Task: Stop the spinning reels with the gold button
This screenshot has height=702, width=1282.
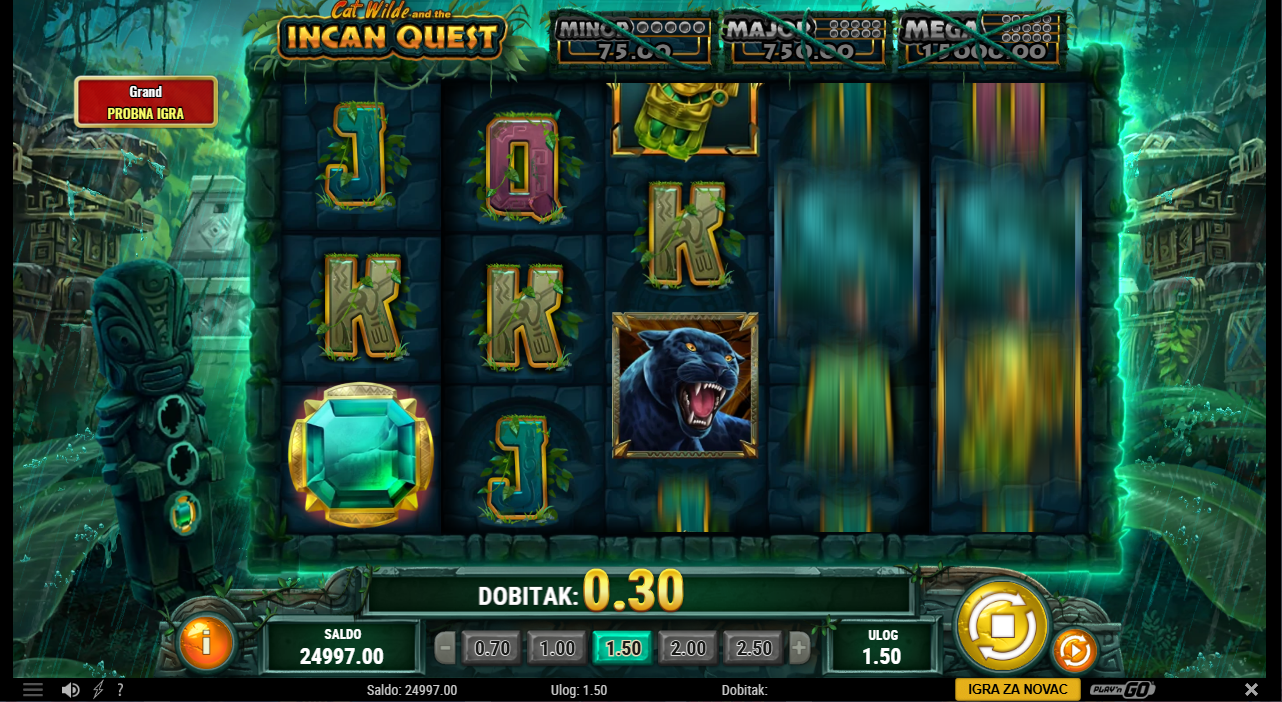Action: (x=1002, y=626)
